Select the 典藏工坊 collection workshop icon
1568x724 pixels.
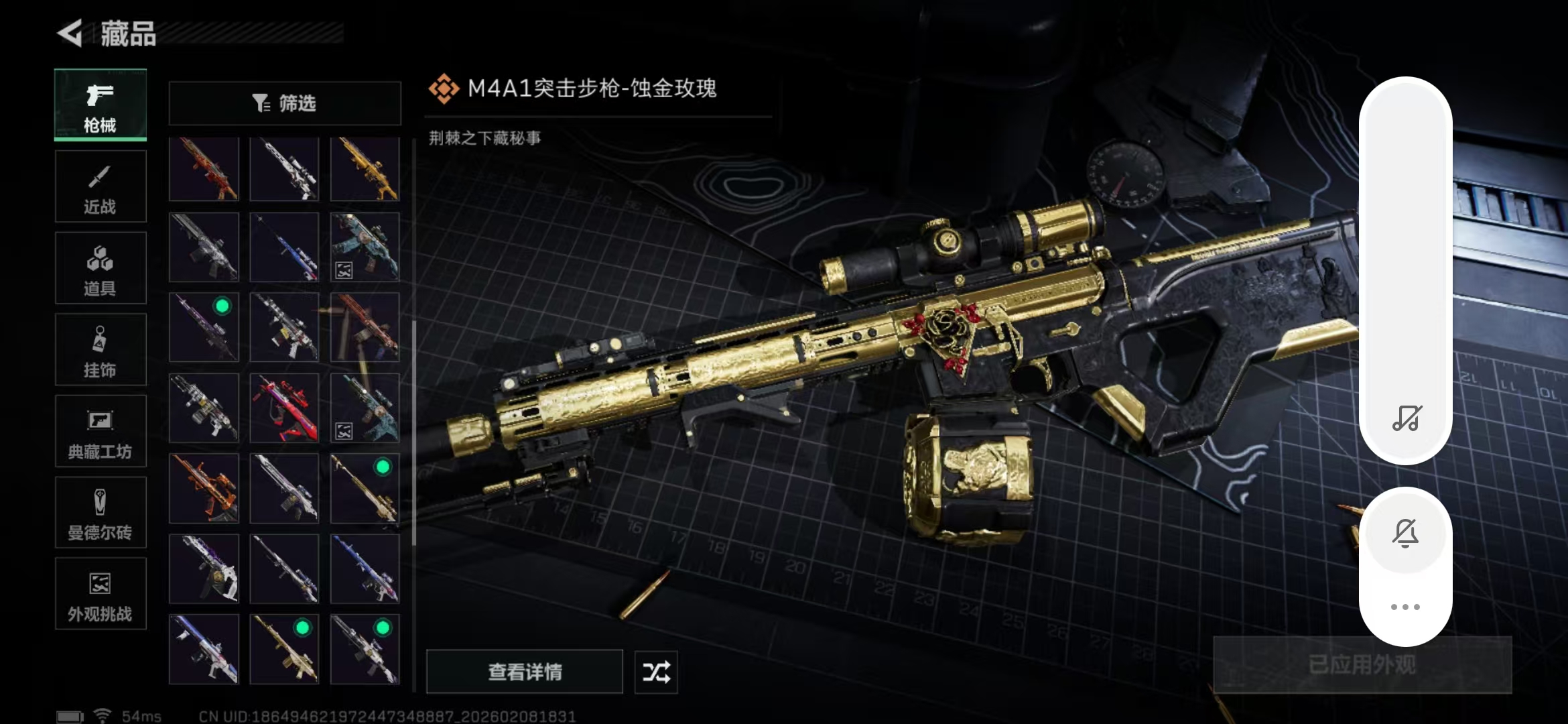(x=99, y=431)
